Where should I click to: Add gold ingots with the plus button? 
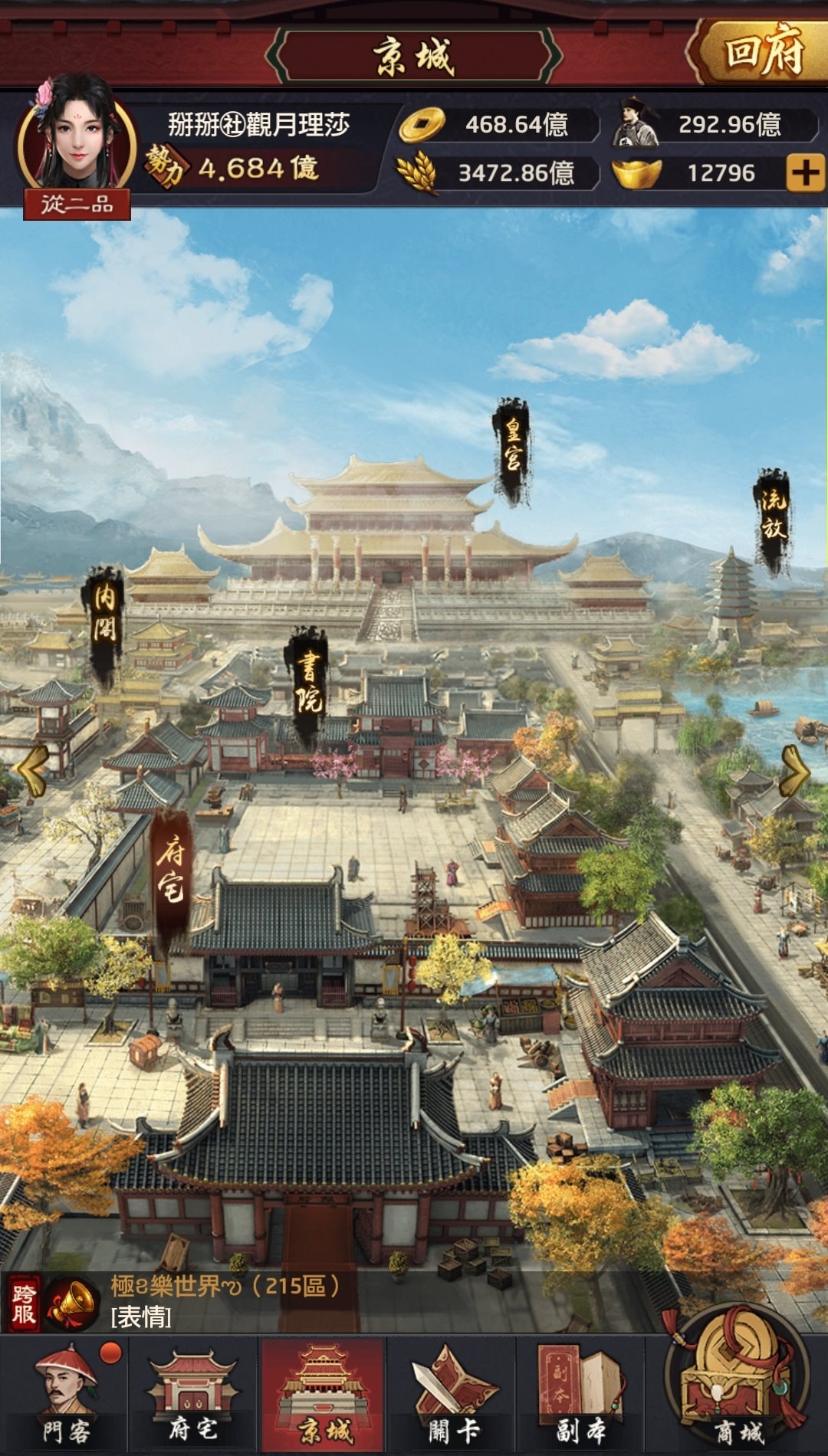point(805,173)
